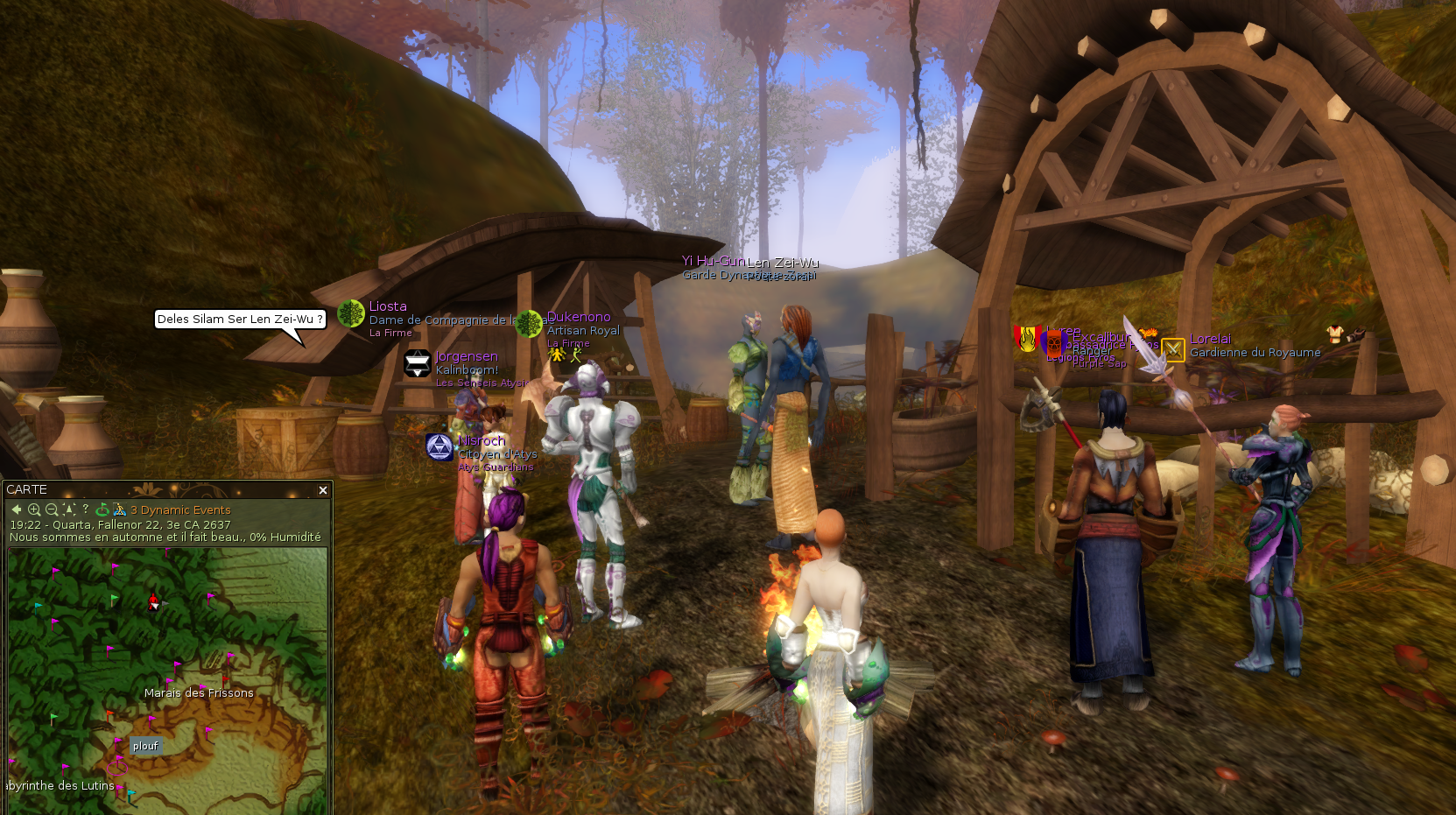1456x815 pixels.
Task: Open the map help question mark
Action: [86, 509]
